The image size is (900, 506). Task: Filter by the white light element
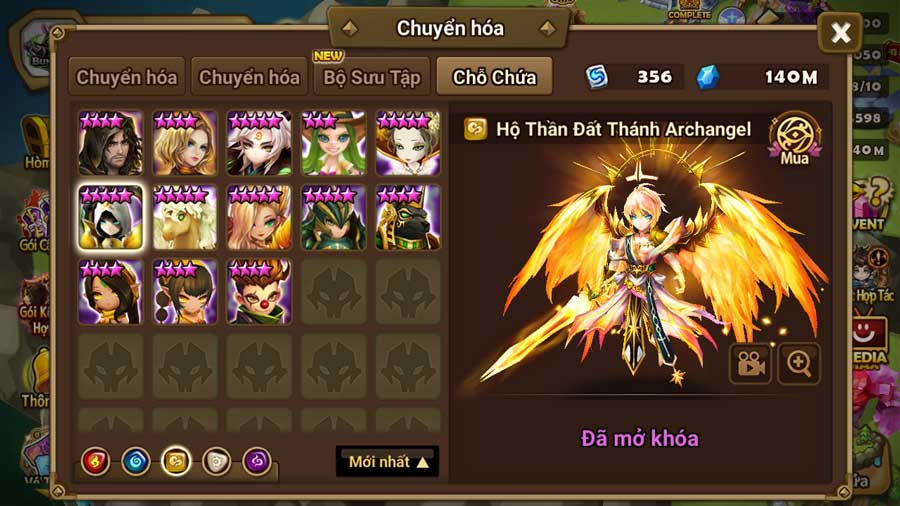216,461
